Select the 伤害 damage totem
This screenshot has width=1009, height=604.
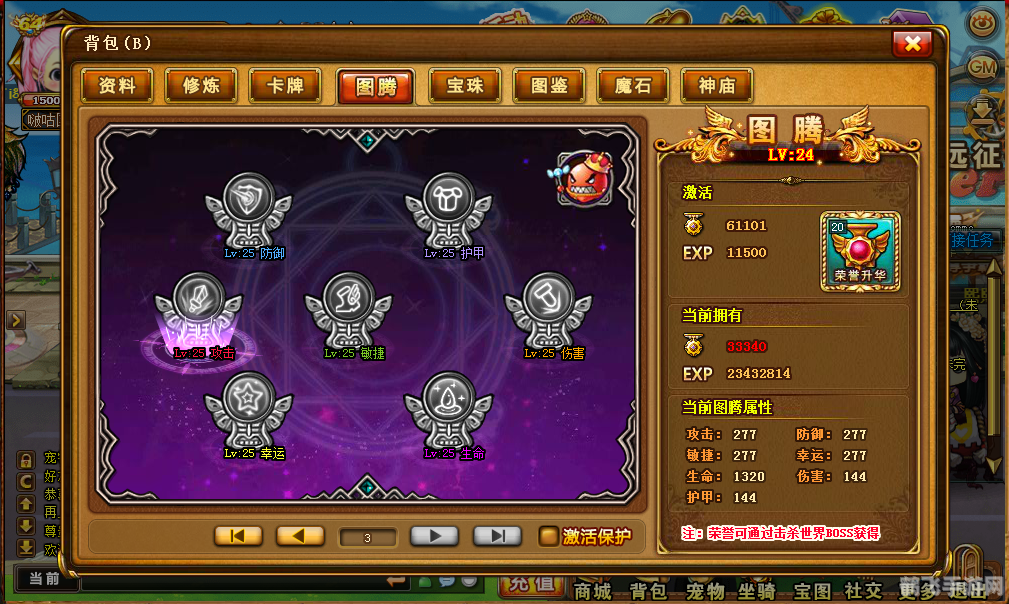pos(547,311)
